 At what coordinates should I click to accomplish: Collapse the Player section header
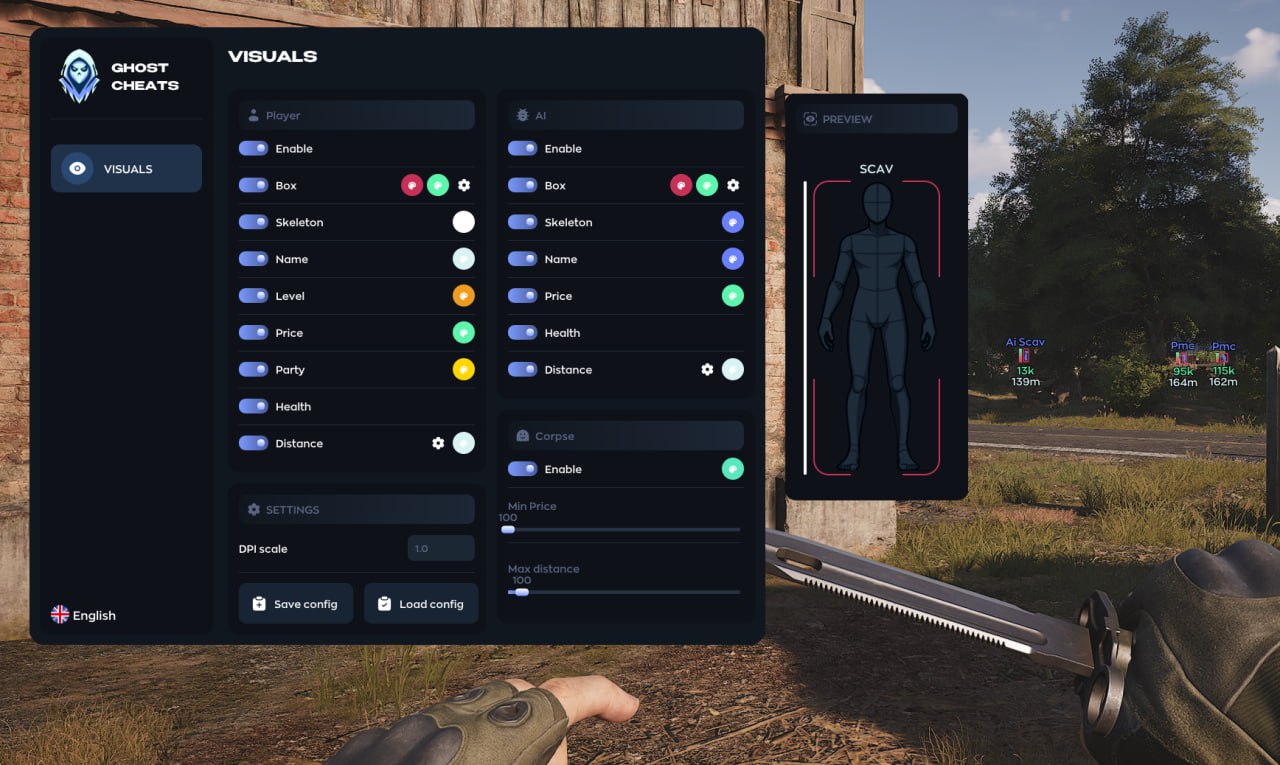coord(355,114)
